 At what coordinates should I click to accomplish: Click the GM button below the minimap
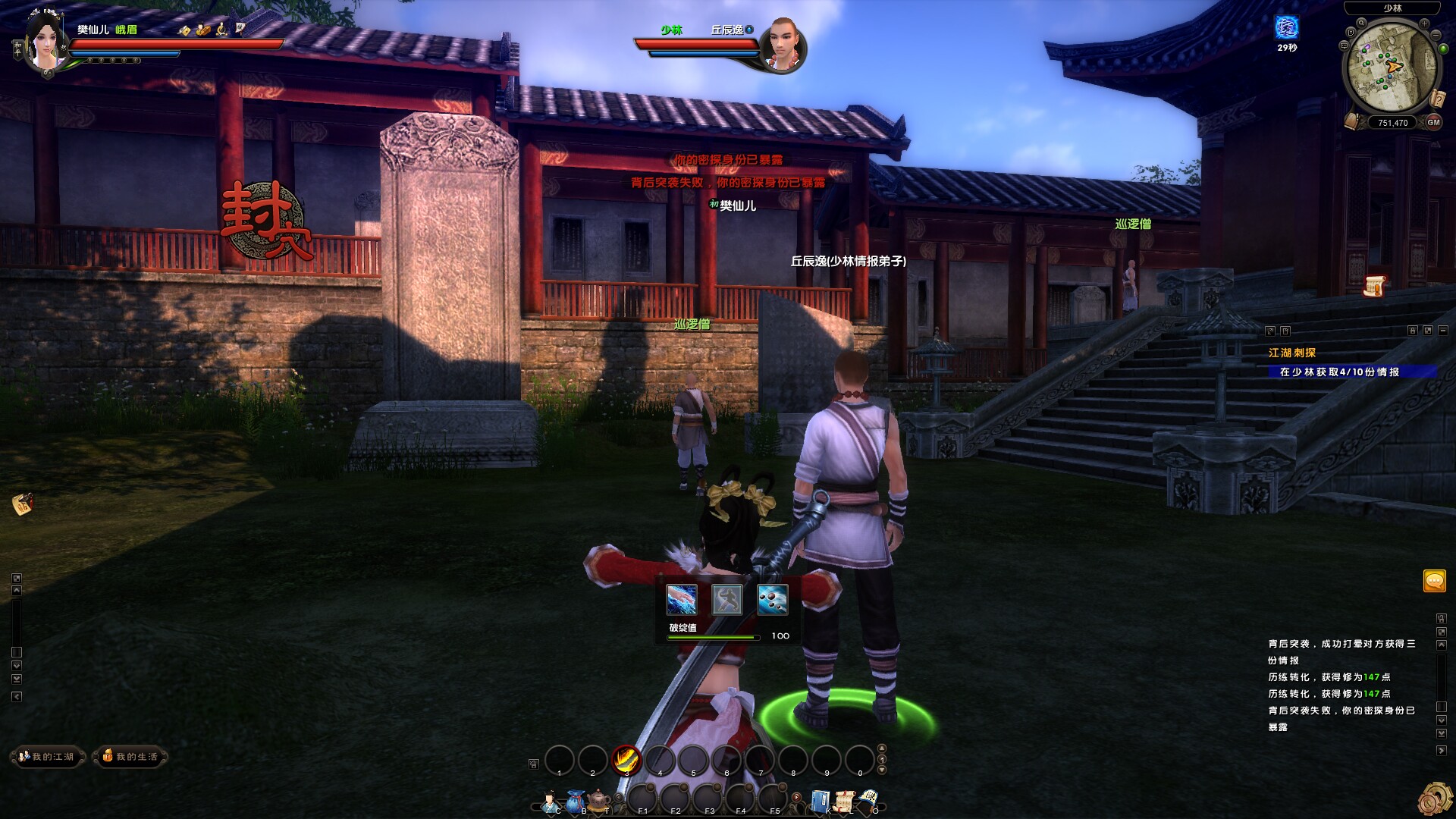pyautogui.click(x=1433, y=122)
